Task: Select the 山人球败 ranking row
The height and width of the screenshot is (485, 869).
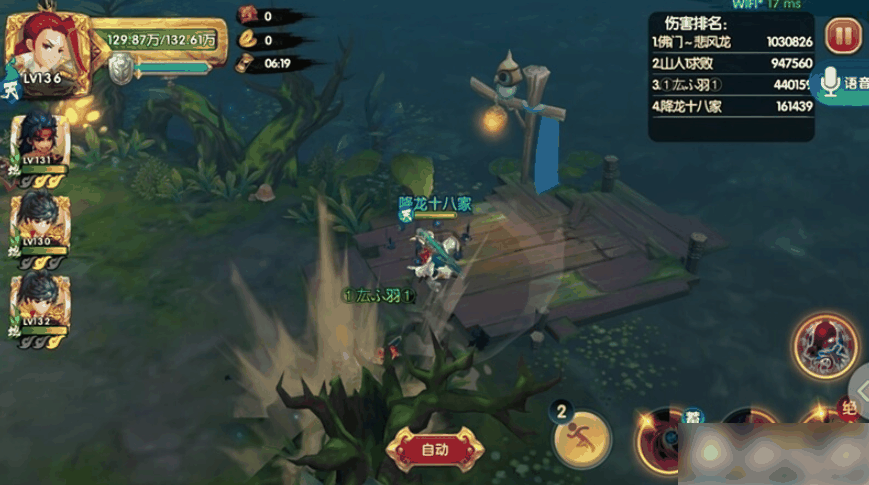Action: [731, 63]
